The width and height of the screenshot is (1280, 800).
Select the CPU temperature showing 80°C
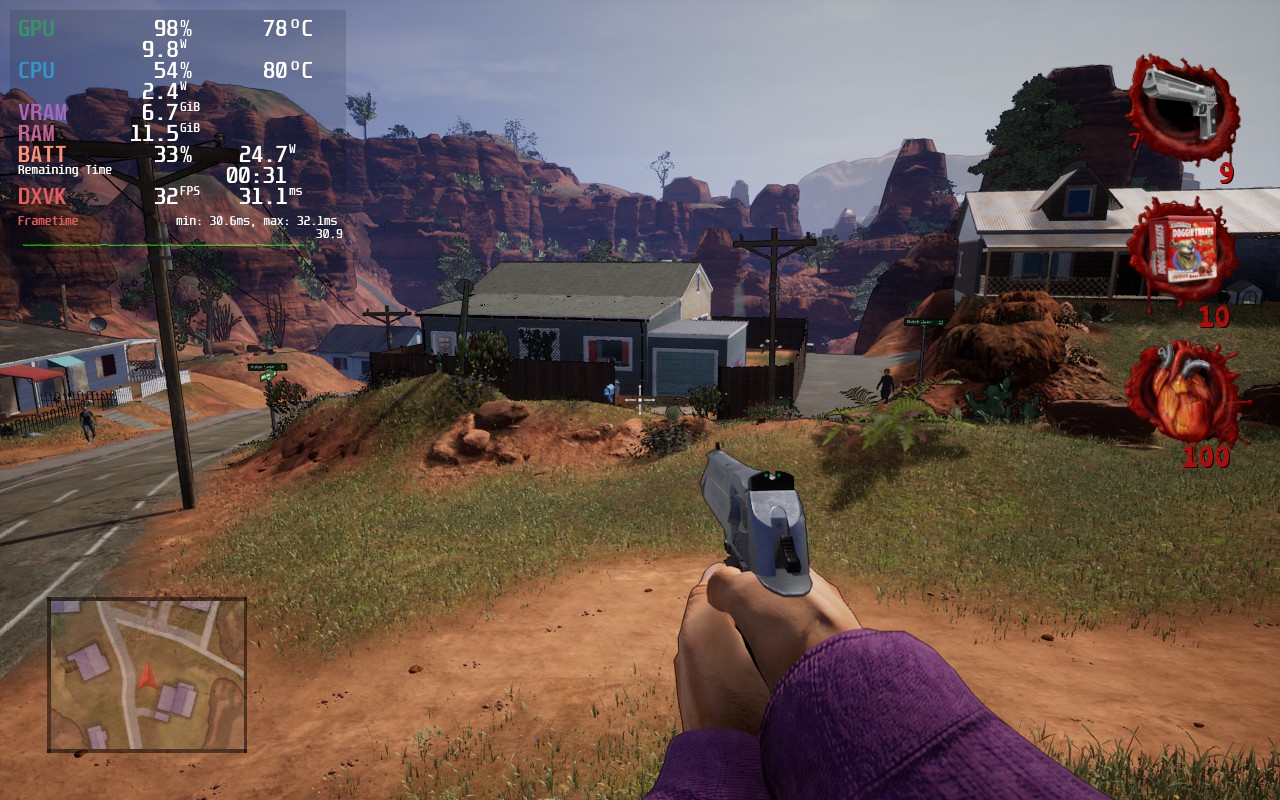(286, 71)
